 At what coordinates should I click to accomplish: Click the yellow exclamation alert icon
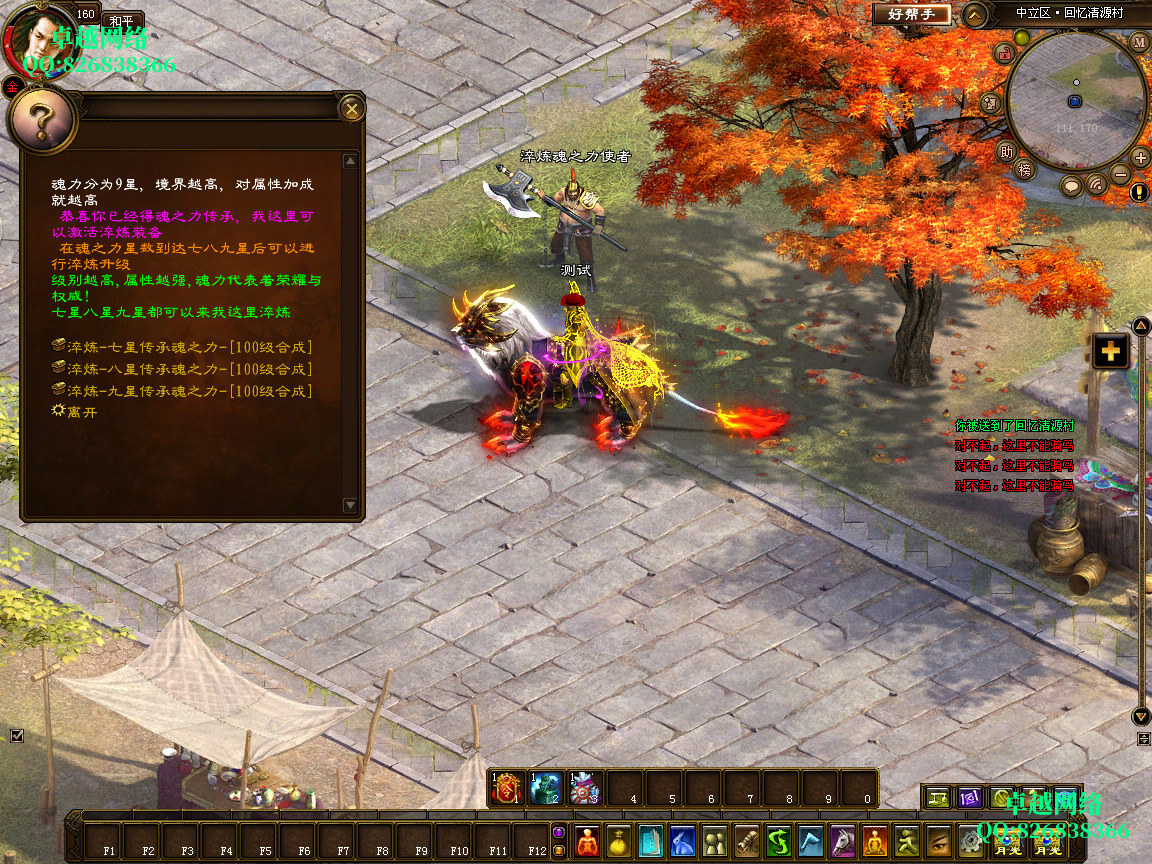click(1140, 192)
